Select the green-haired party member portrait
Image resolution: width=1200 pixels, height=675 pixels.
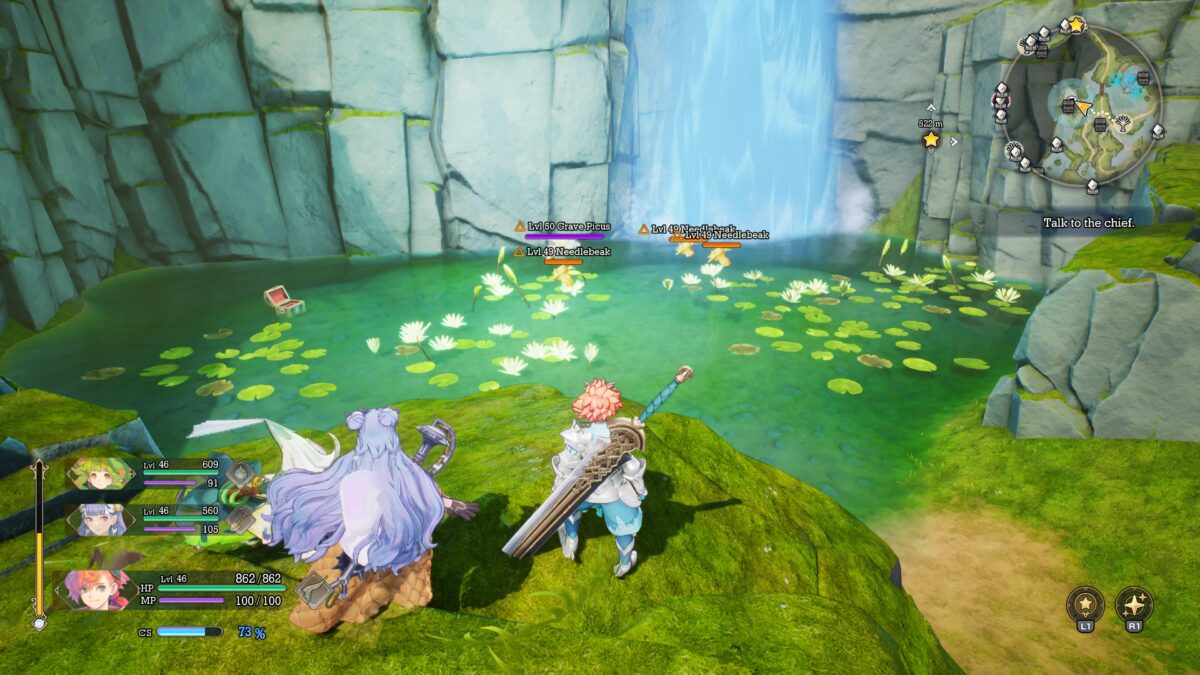tap(100, 473)
